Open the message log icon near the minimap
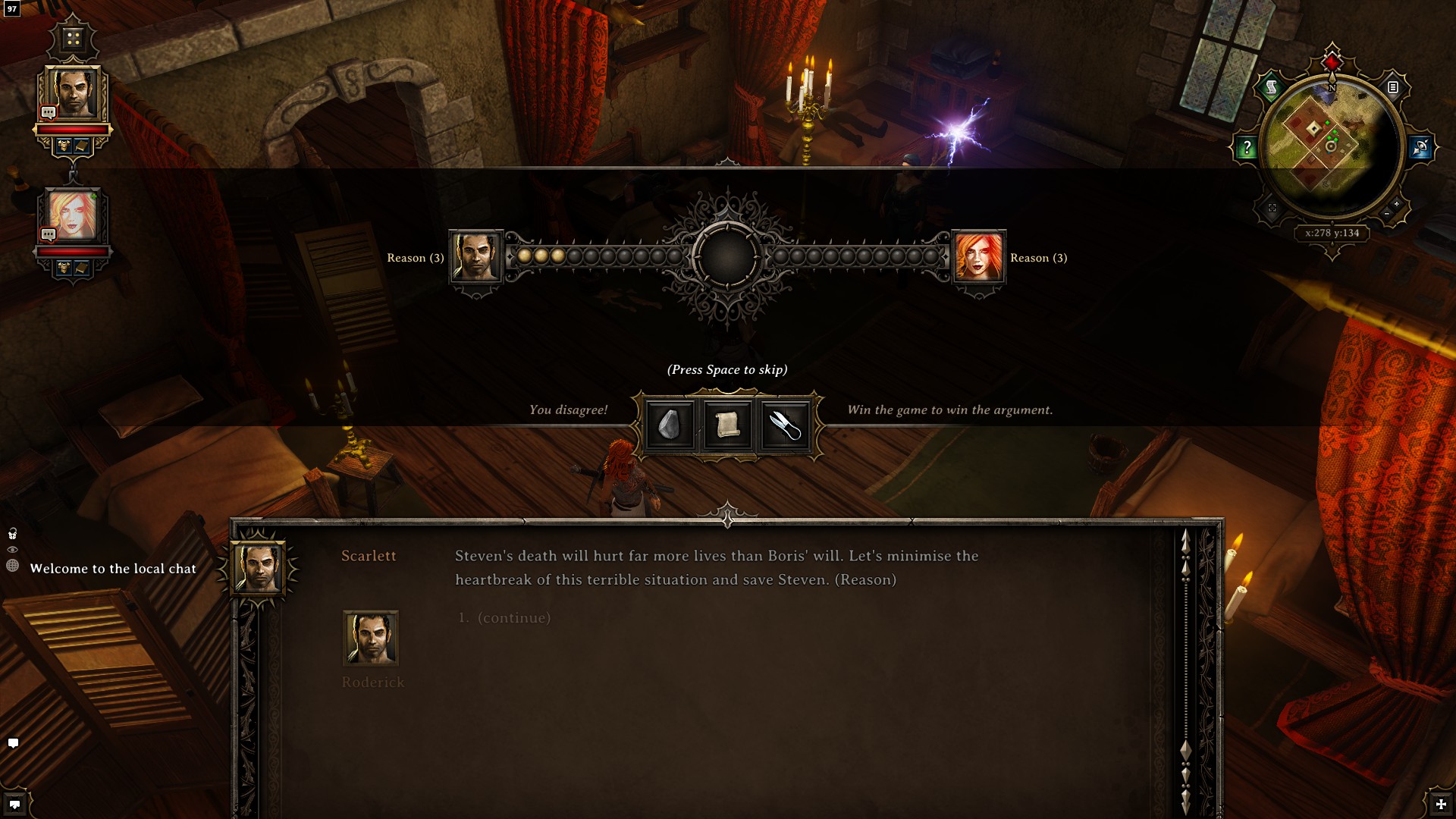 coord(1392,87)
